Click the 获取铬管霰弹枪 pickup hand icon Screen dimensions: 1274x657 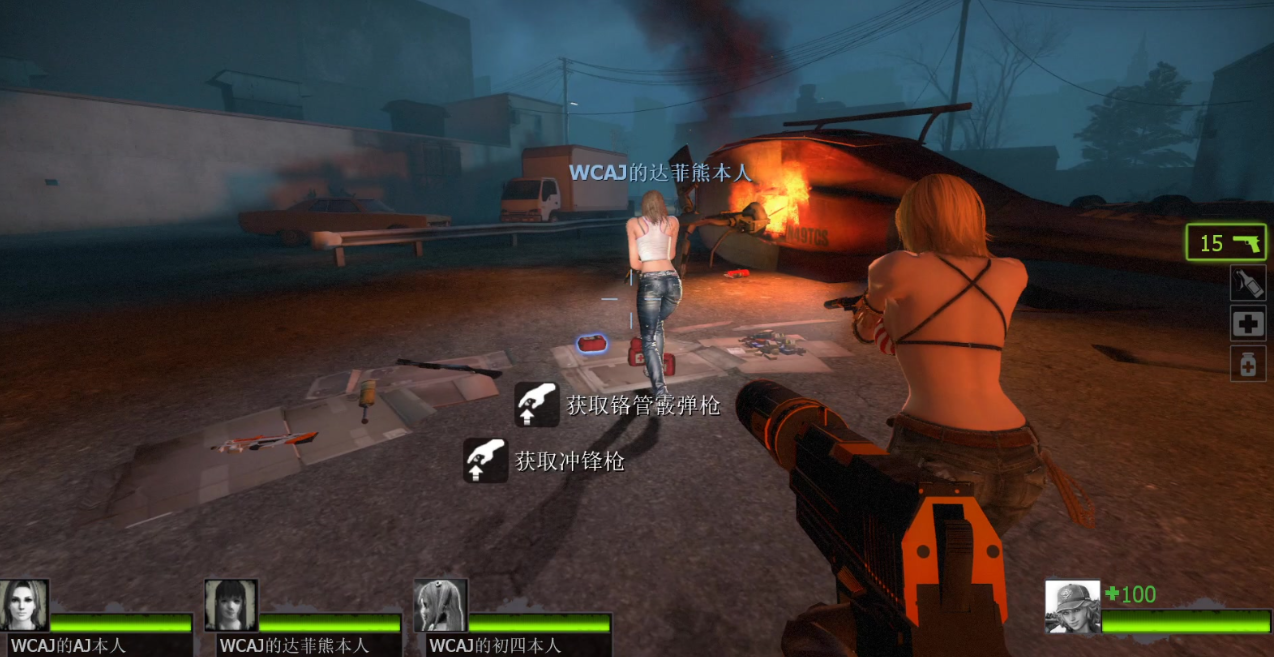(x=537, y=405)
